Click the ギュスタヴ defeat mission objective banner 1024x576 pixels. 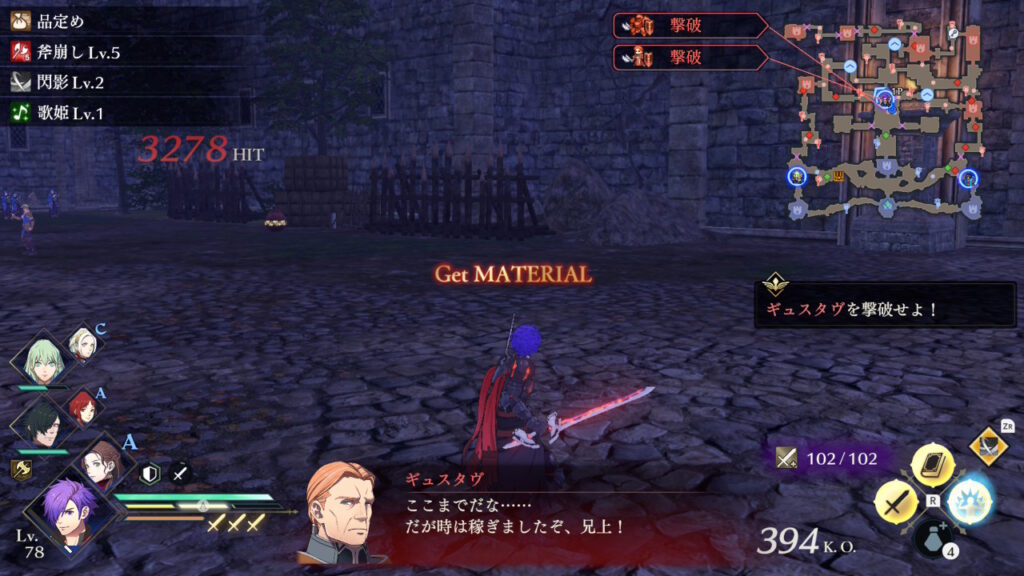pos(885,305)
